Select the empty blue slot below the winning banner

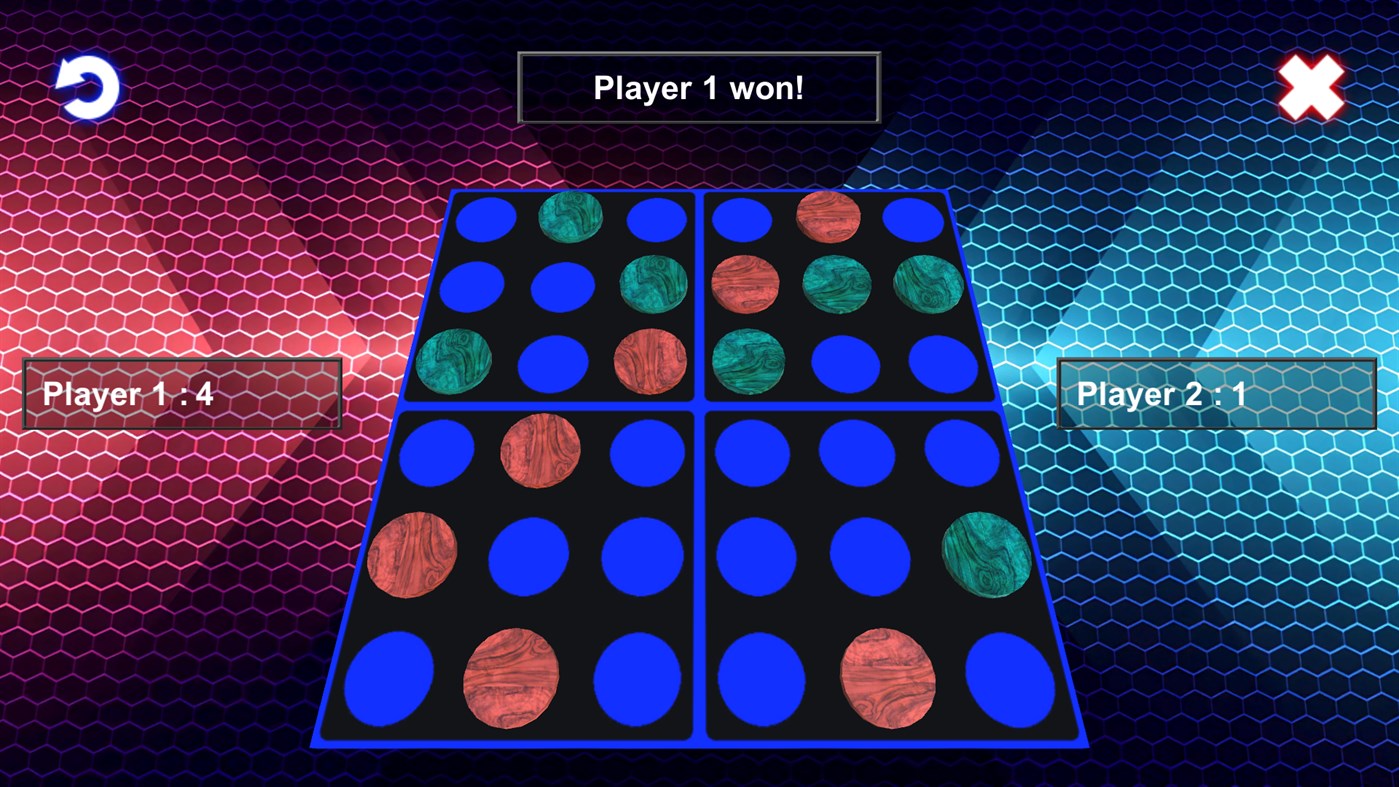tap(743, 218)
